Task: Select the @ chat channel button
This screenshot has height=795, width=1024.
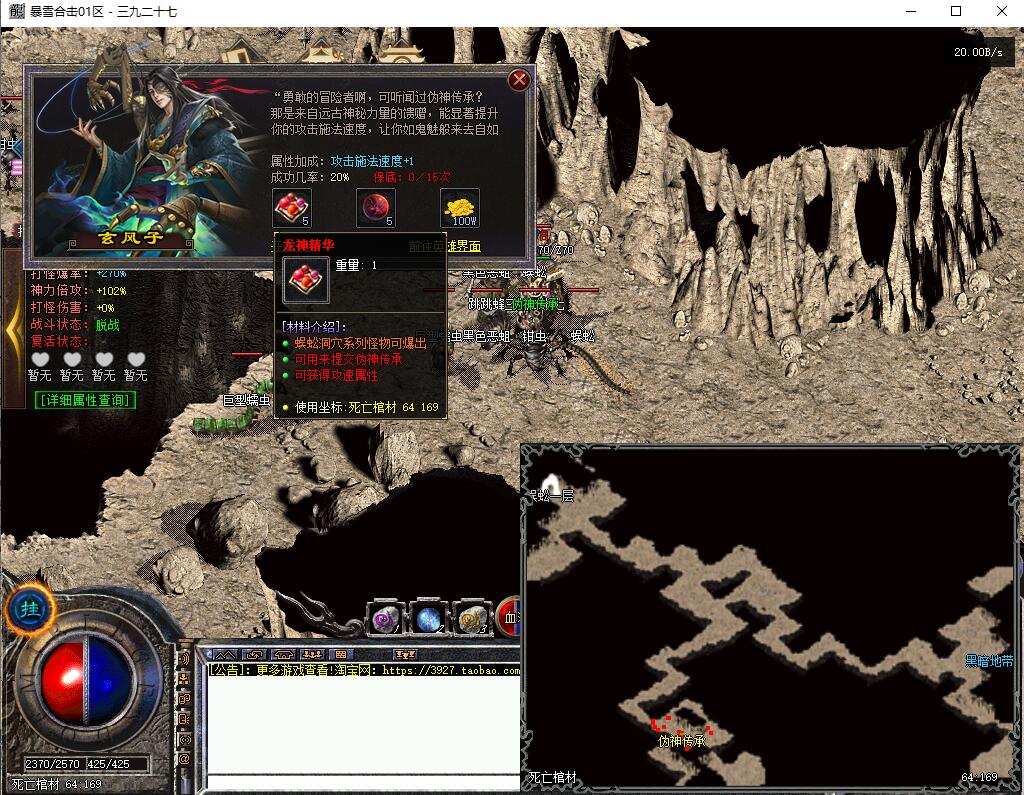Action: pos(184,760)
